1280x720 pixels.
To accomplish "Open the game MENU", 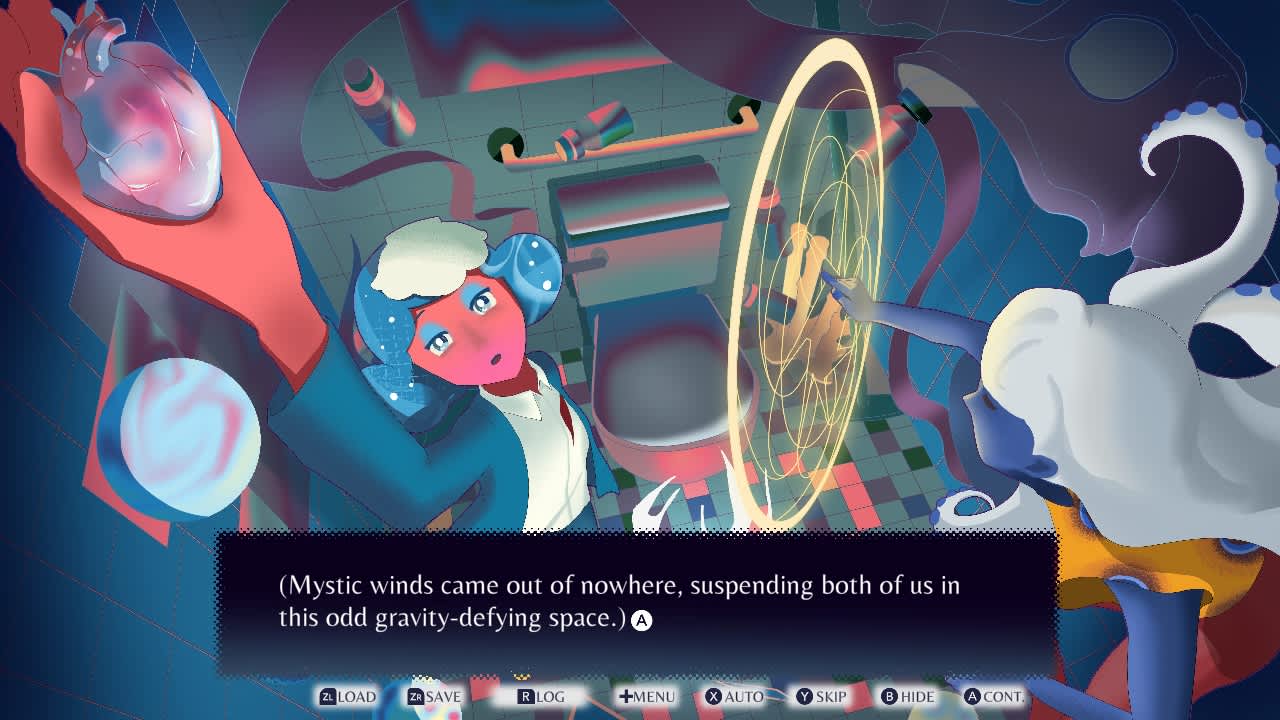I will click(x=648, y=696).
